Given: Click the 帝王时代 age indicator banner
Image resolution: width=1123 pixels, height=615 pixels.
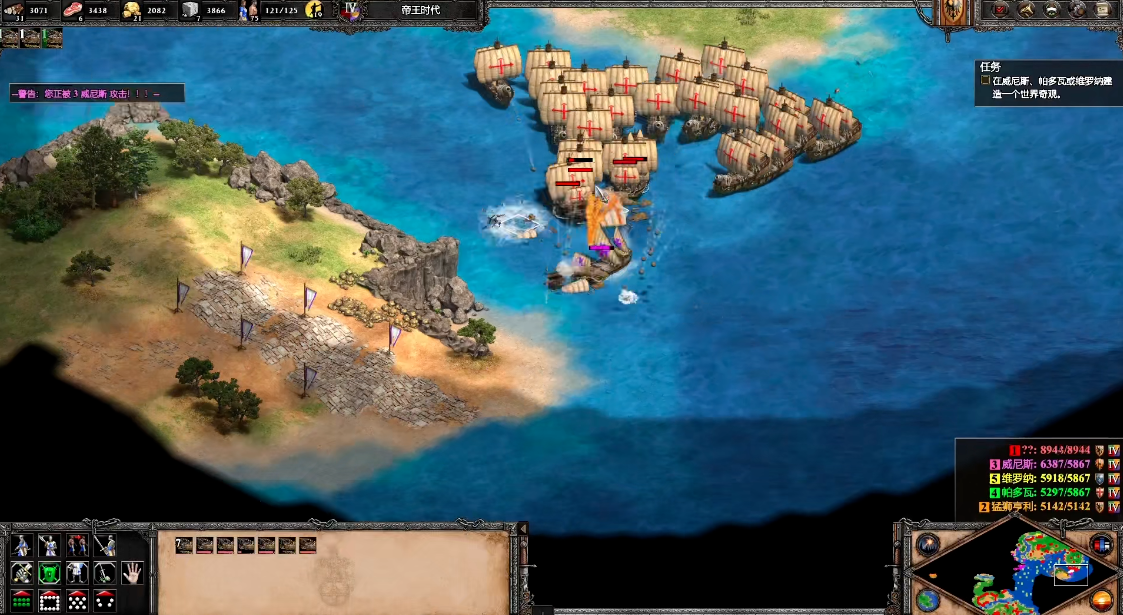Looking at the screenshot, I should tap(420, 10).
